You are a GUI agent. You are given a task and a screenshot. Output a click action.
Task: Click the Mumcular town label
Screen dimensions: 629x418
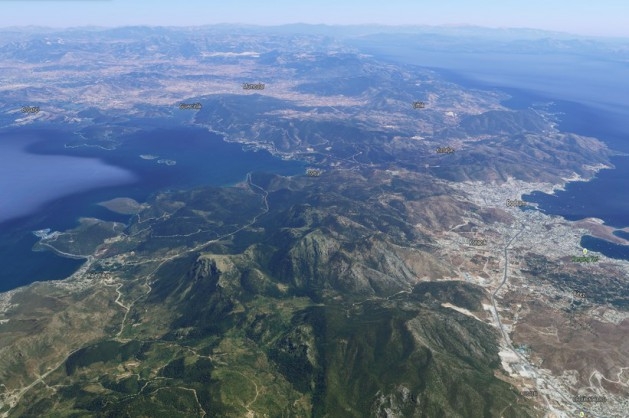pyautogui.click(x=254, y=86)
